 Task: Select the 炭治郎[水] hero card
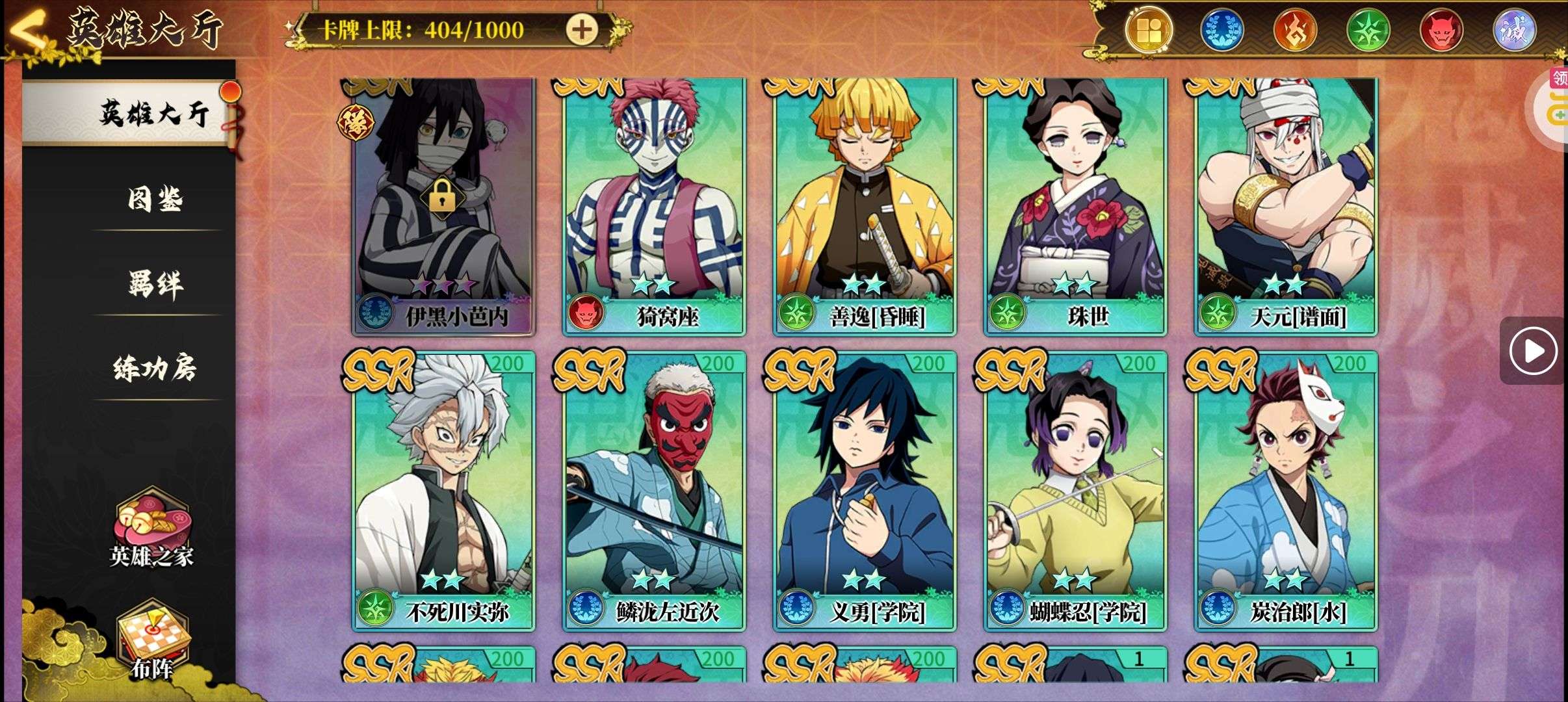(x=1286, y=491)
